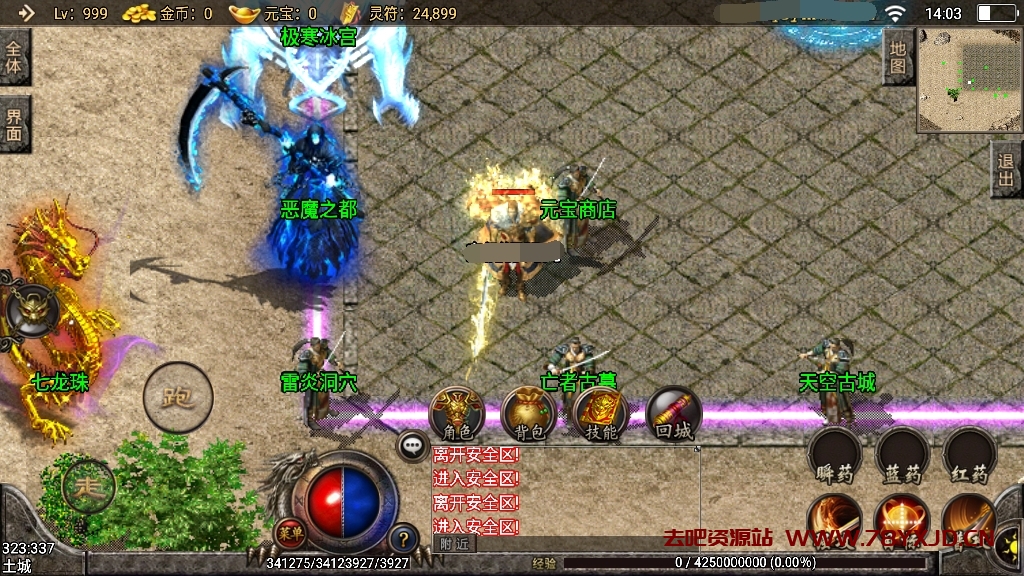Toggle the 界面 interface button
Screen dimensions: 1024x576
pos(14,124)
